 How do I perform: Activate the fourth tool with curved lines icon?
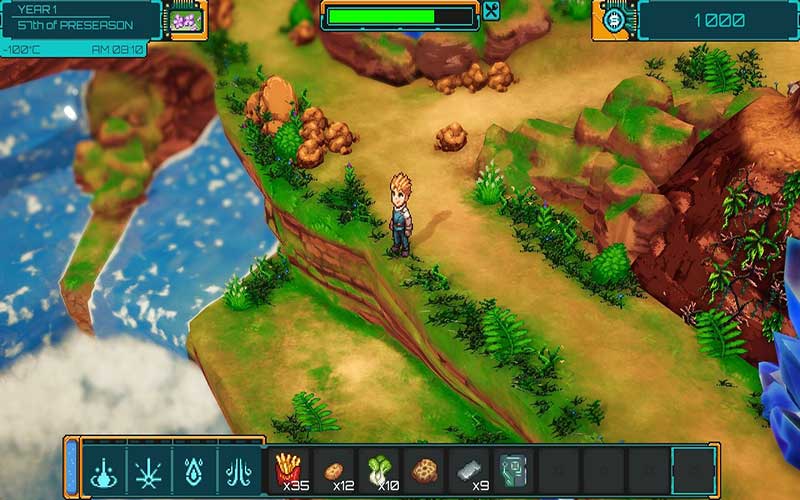coord(240,469)
